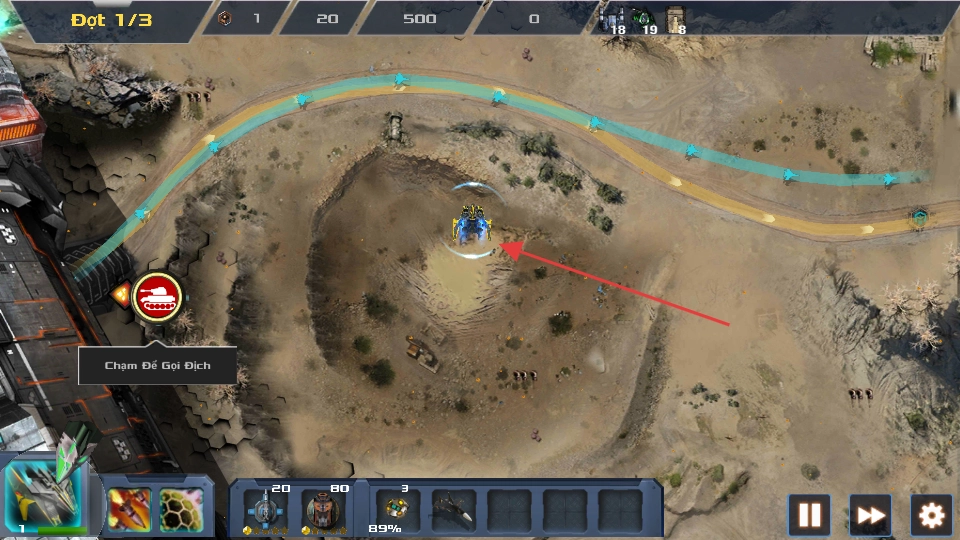Open the settings gear menu
Screen dimensions: 960x540
coord(931,515)
